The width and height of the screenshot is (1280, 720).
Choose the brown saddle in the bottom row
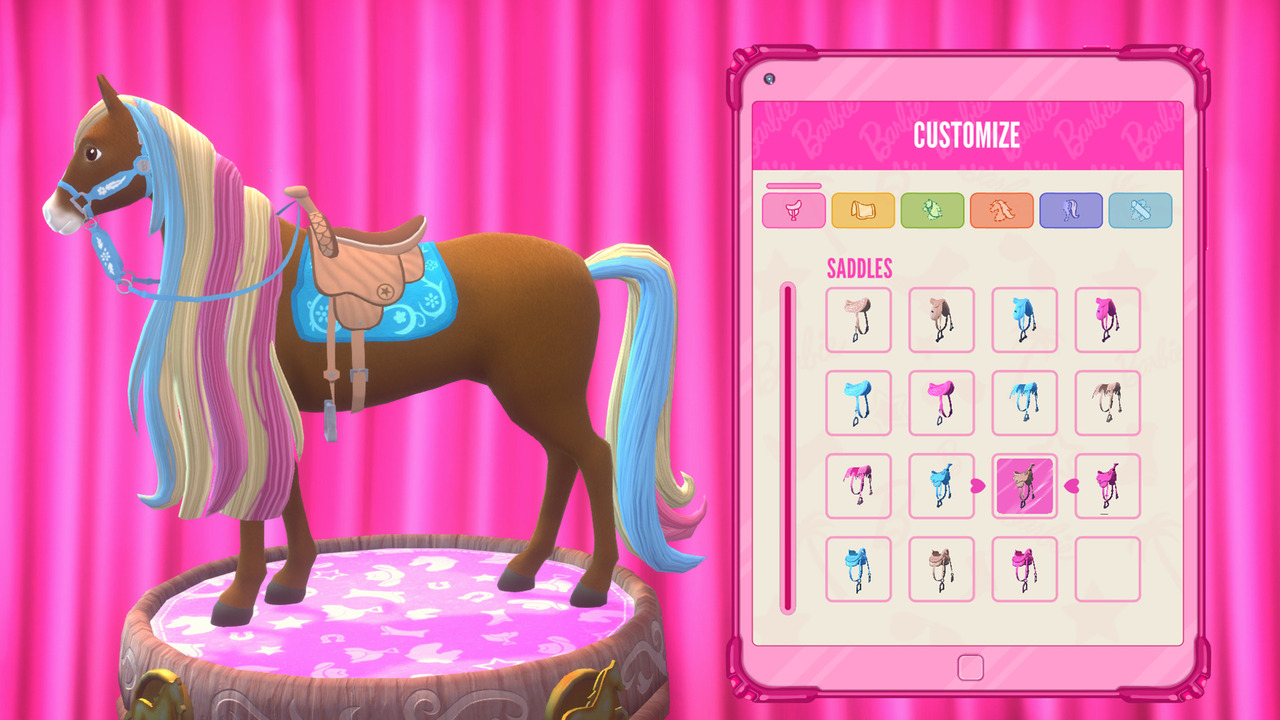[x=941, y=568]
